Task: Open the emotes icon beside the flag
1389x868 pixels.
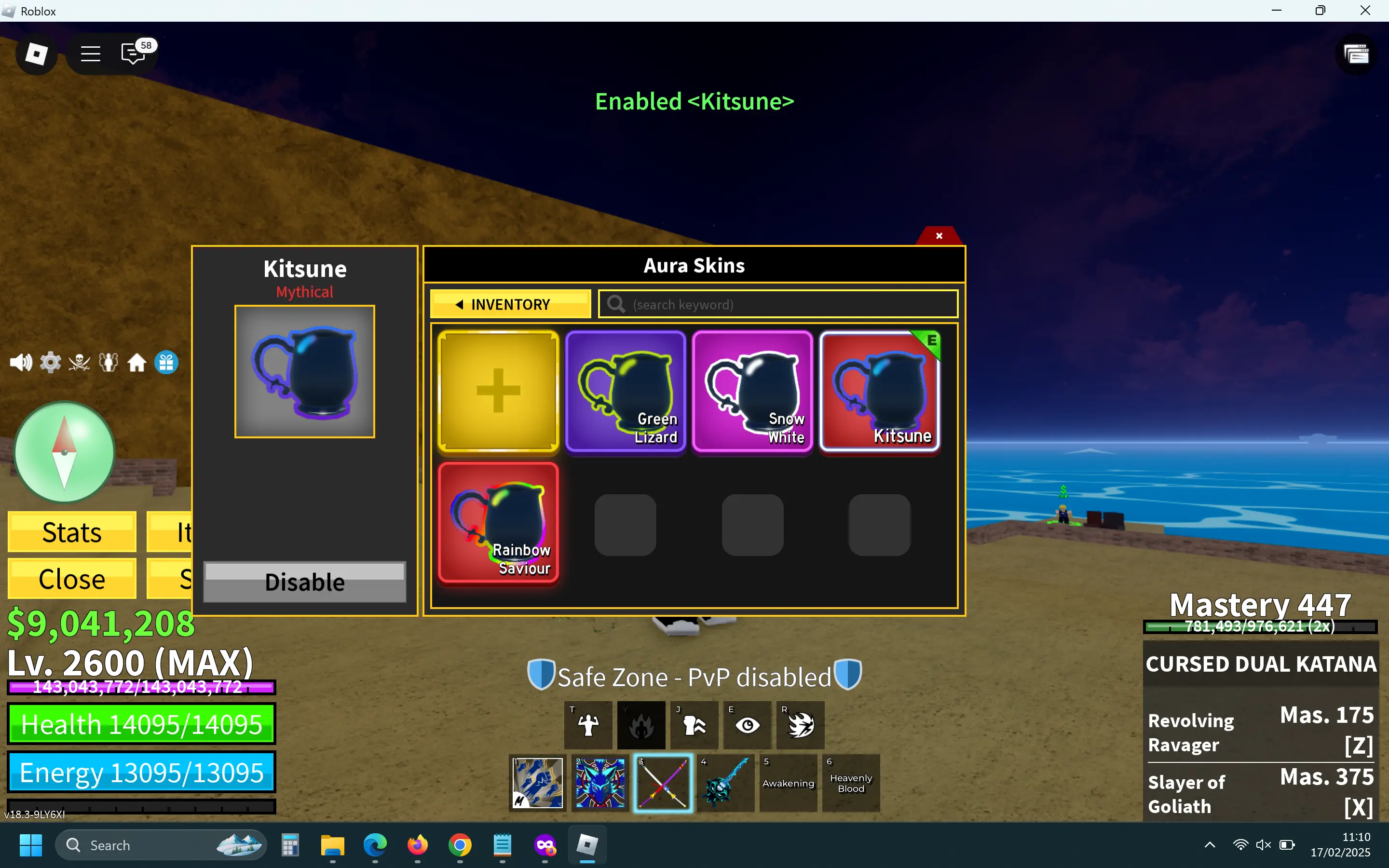Action: (x=109, y=362)
